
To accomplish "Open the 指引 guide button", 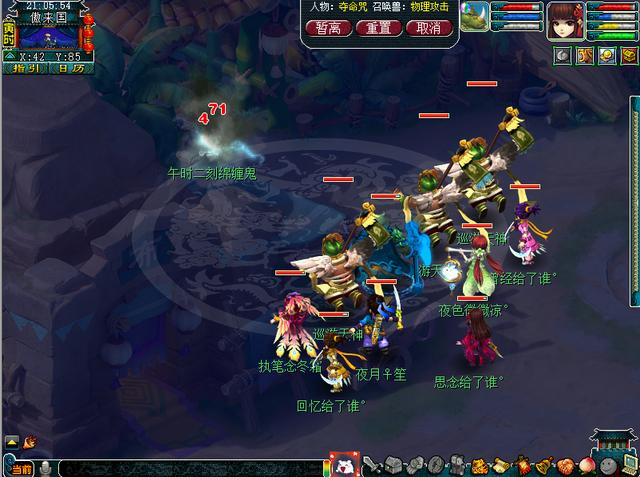I will pos(26,69).
